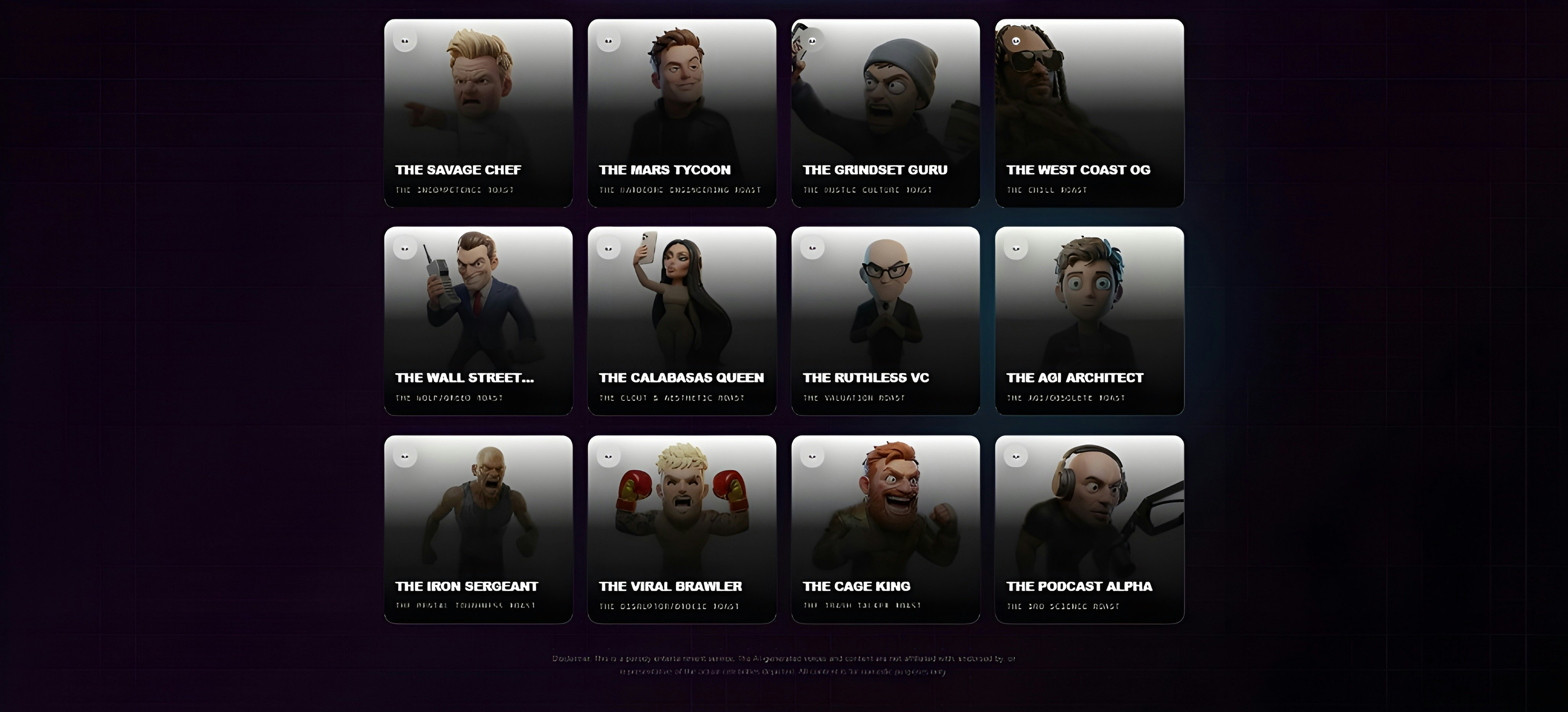The image size is (1568, 712).
Task: Click the eyes badge on The Wall Street card
Action: pyautogui.click(x=405, y=247)
